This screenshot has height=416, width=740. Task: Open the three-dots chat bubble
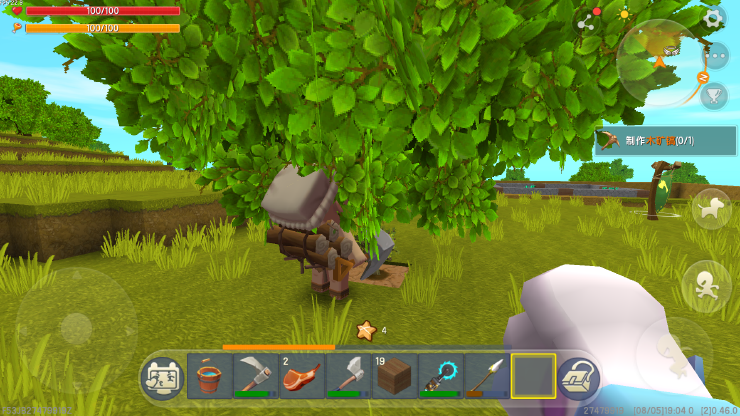(716, 55)
